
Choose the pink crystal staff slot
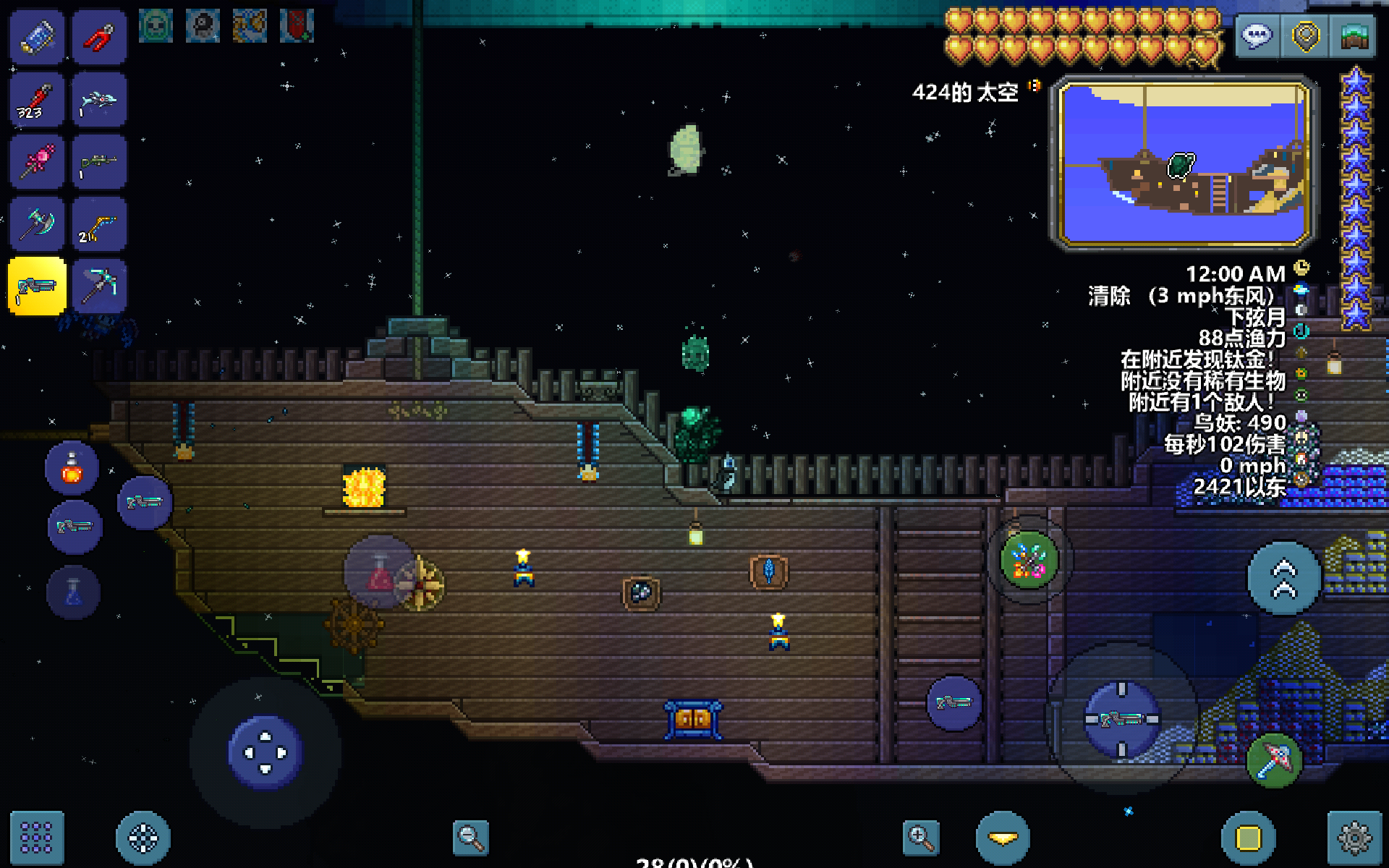coord(38,163)
